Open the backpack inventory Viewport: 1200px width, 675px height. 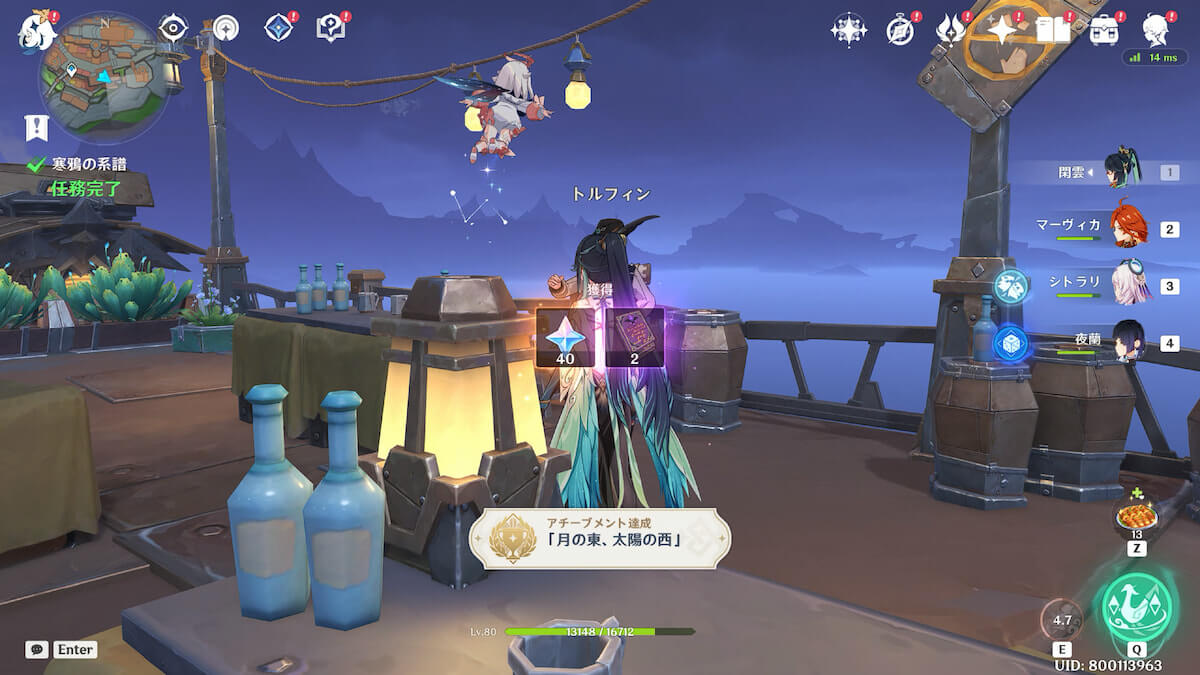point(1104,30)
